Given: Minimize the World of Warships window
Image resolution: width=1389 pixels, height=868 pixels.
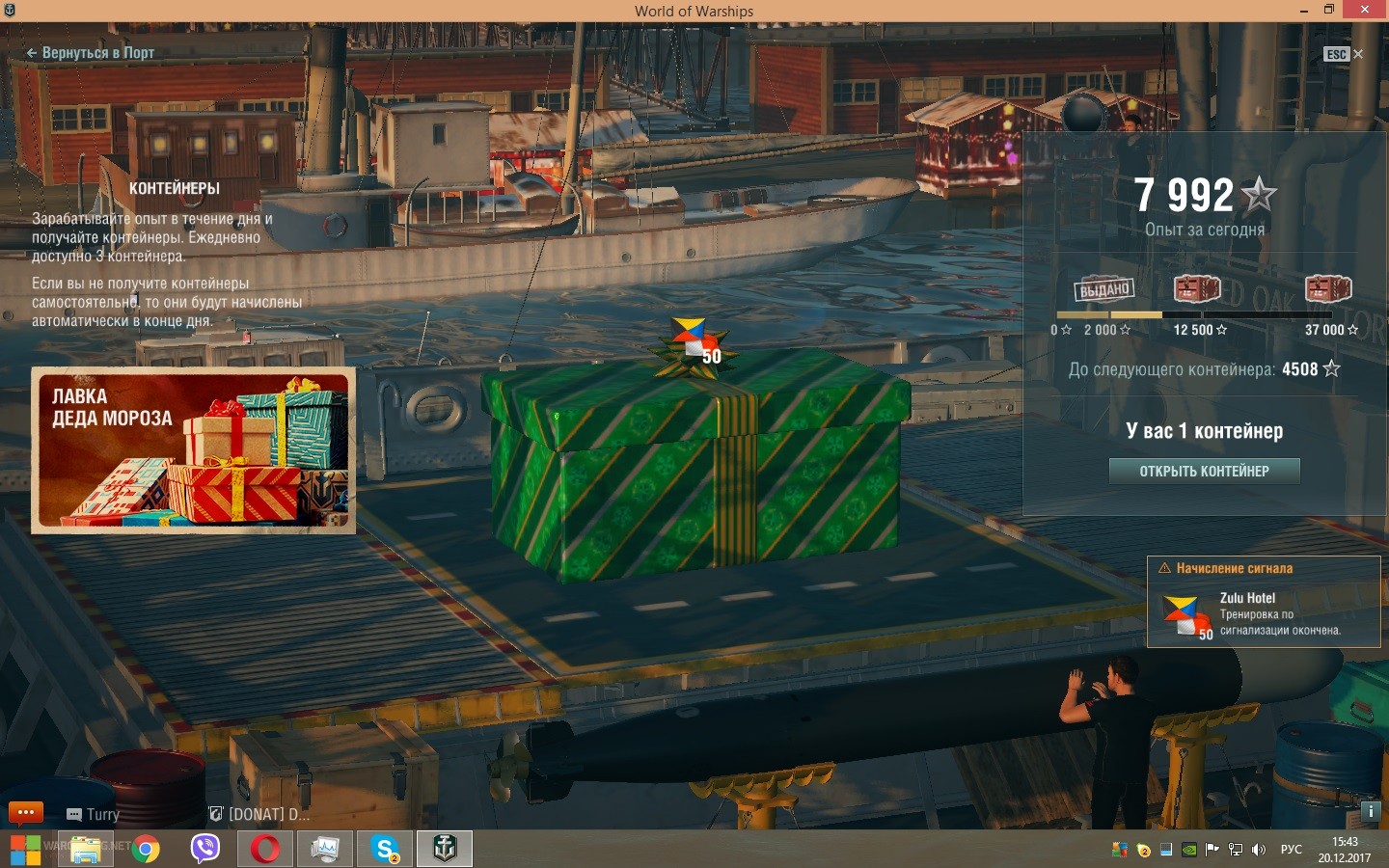Looking at the screenshot, I should point(1304,10).
